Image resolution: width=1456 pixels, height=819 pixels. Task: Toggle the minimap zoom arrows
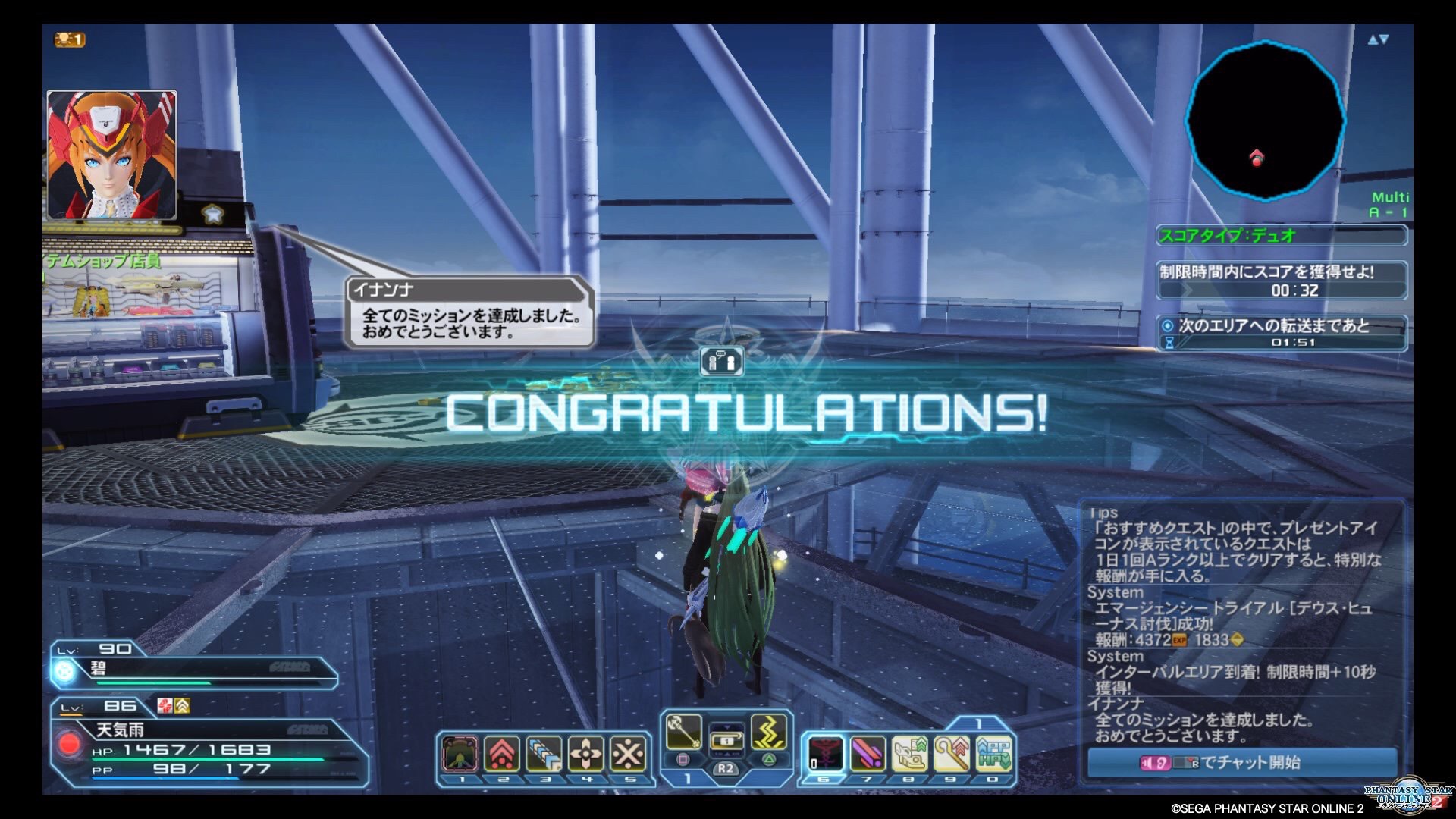click(1378, 40)
